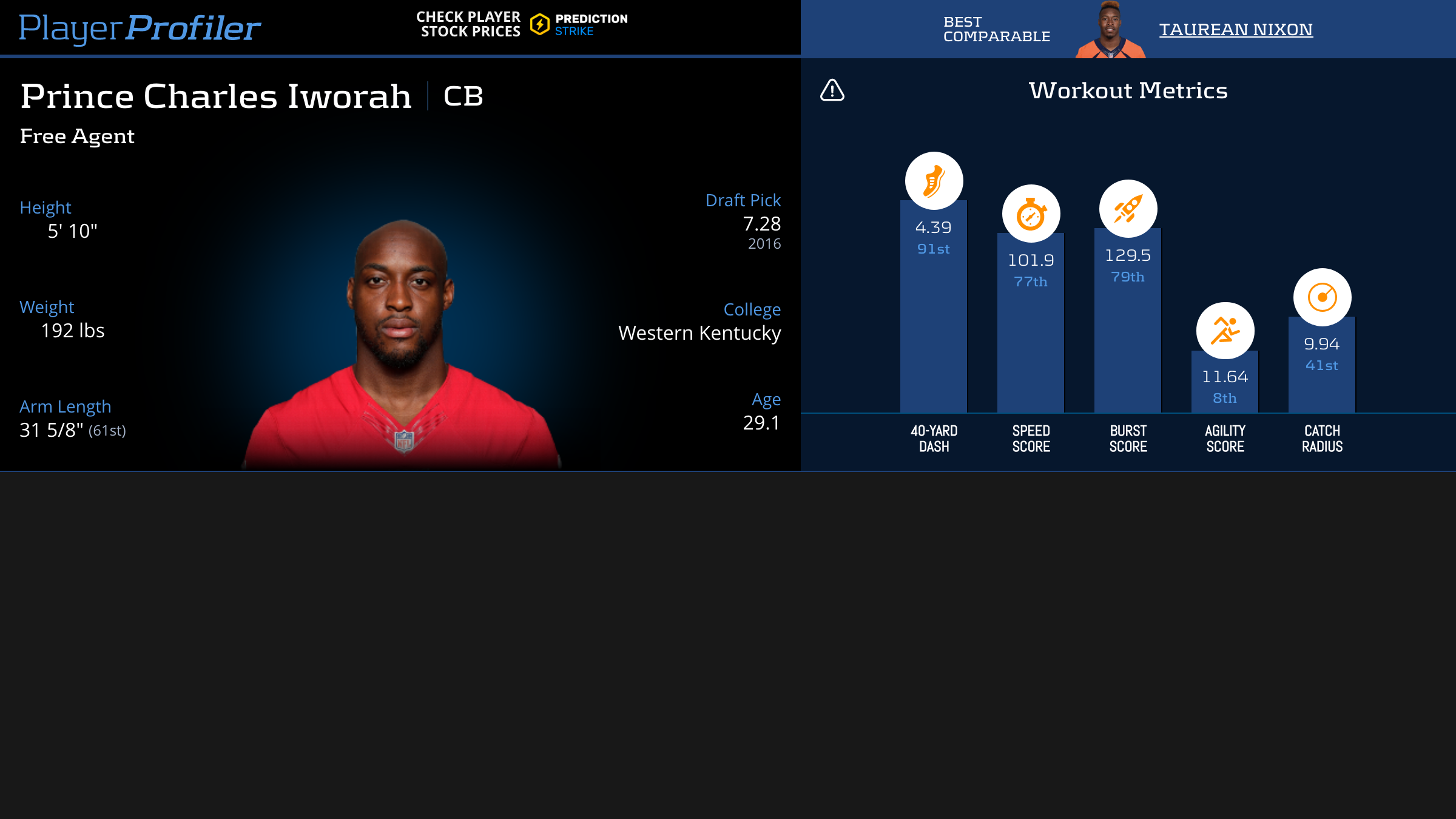
Task: Open the PlayerProfiler home logo
Action: 140,28
